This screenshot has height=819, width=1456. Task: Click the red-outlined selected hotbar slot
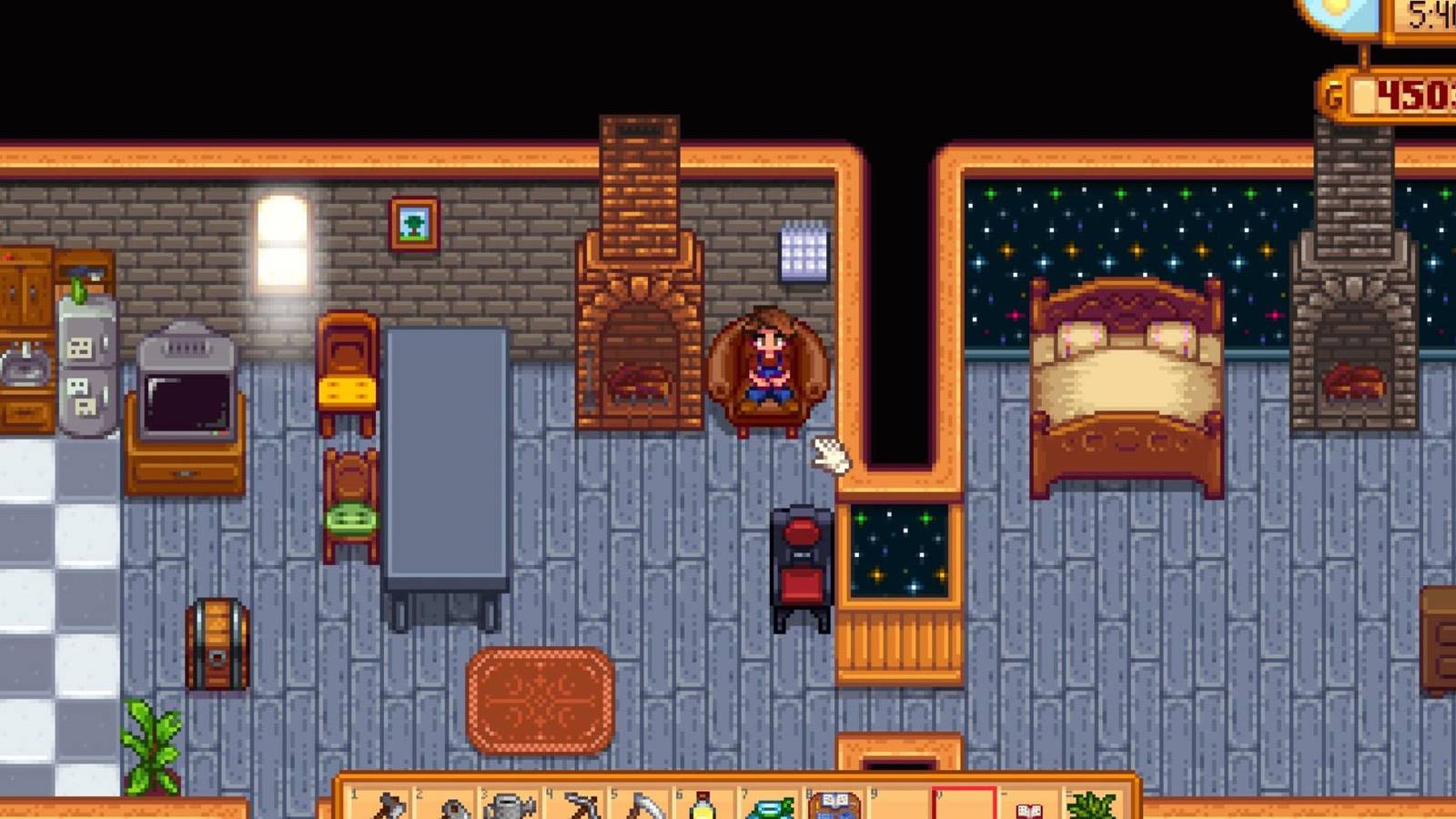[x=963, y=803]
